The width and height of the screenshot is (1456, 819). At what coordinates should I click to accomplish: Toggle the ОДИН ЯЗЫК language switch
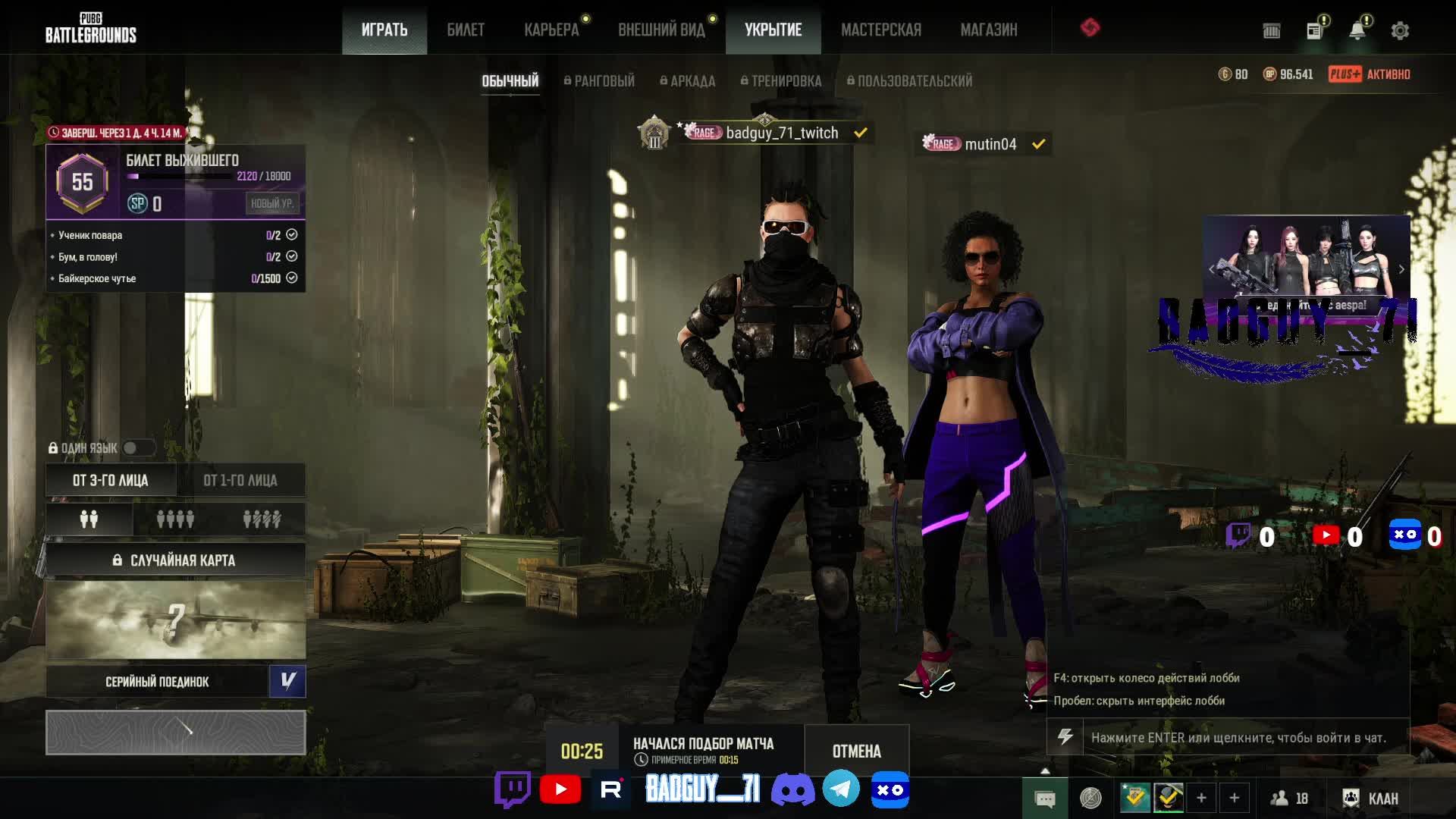(x=137, y=448)
